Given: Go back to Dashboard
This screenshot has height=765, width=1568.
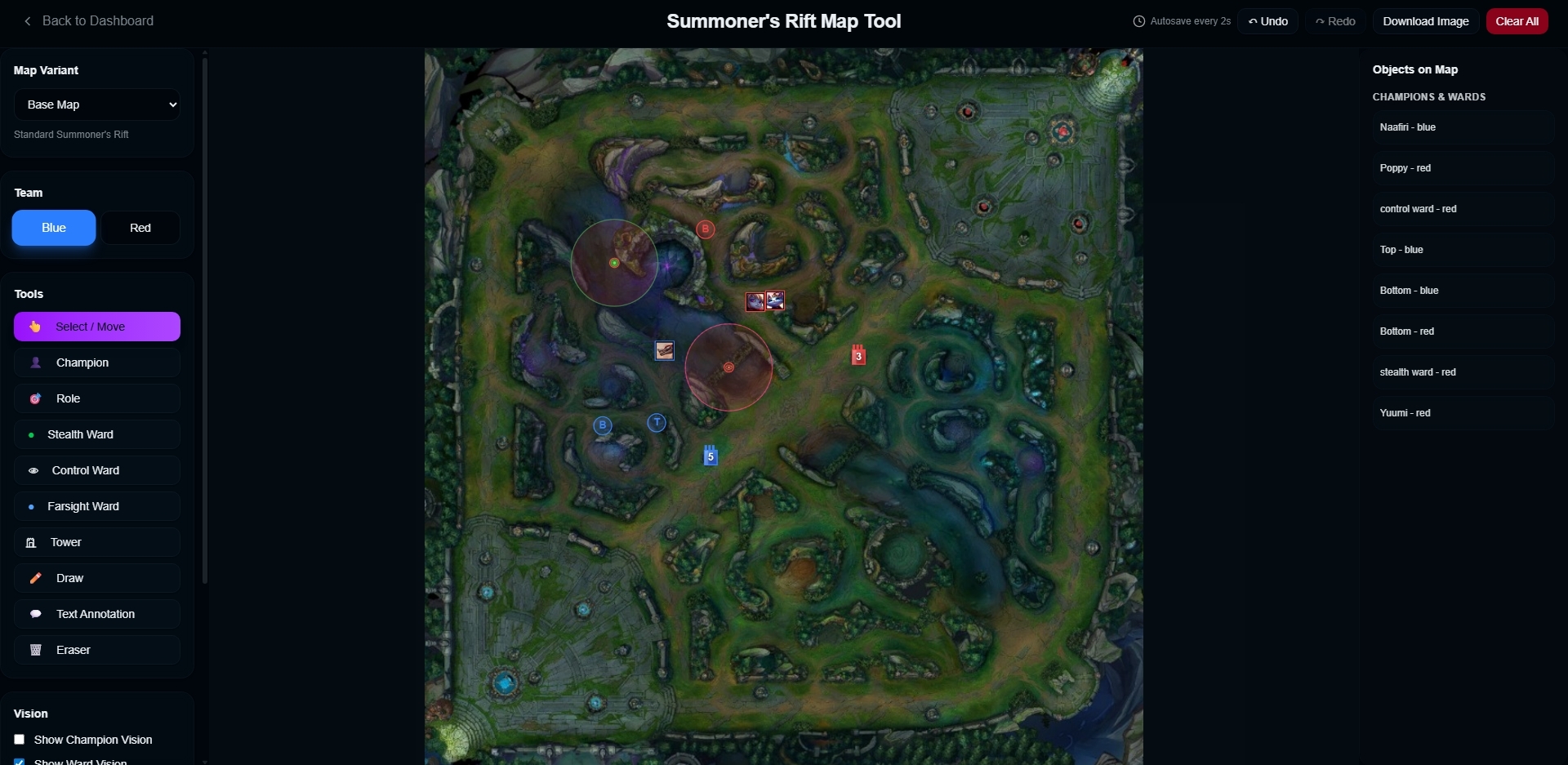Looking at the screenshot, I should coord(87,20).
